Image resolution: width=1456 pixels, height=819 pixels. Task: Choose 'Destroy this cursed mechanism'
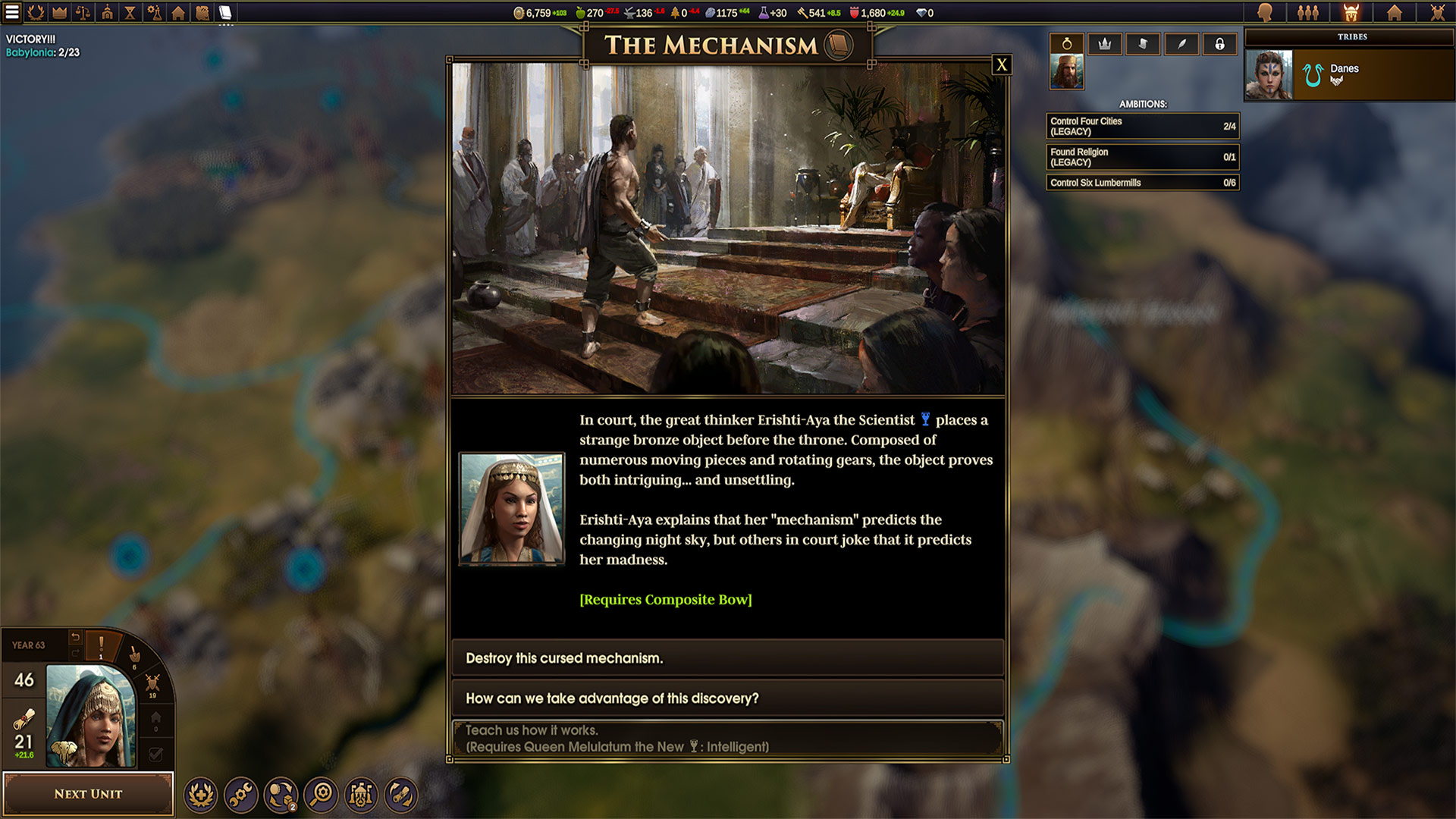(727, 658)
